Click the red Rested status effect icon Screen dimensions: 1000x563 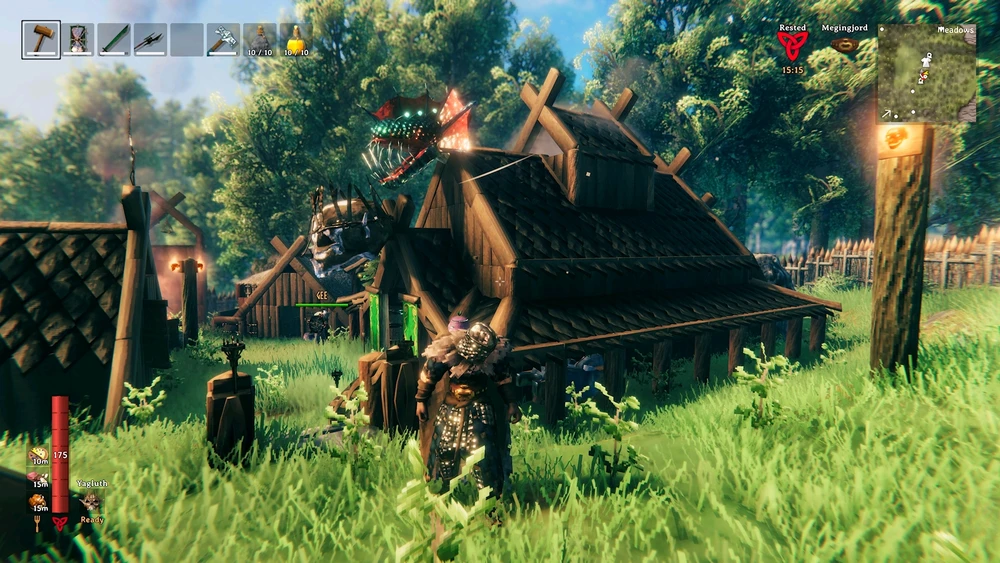[x=793, y=45]
